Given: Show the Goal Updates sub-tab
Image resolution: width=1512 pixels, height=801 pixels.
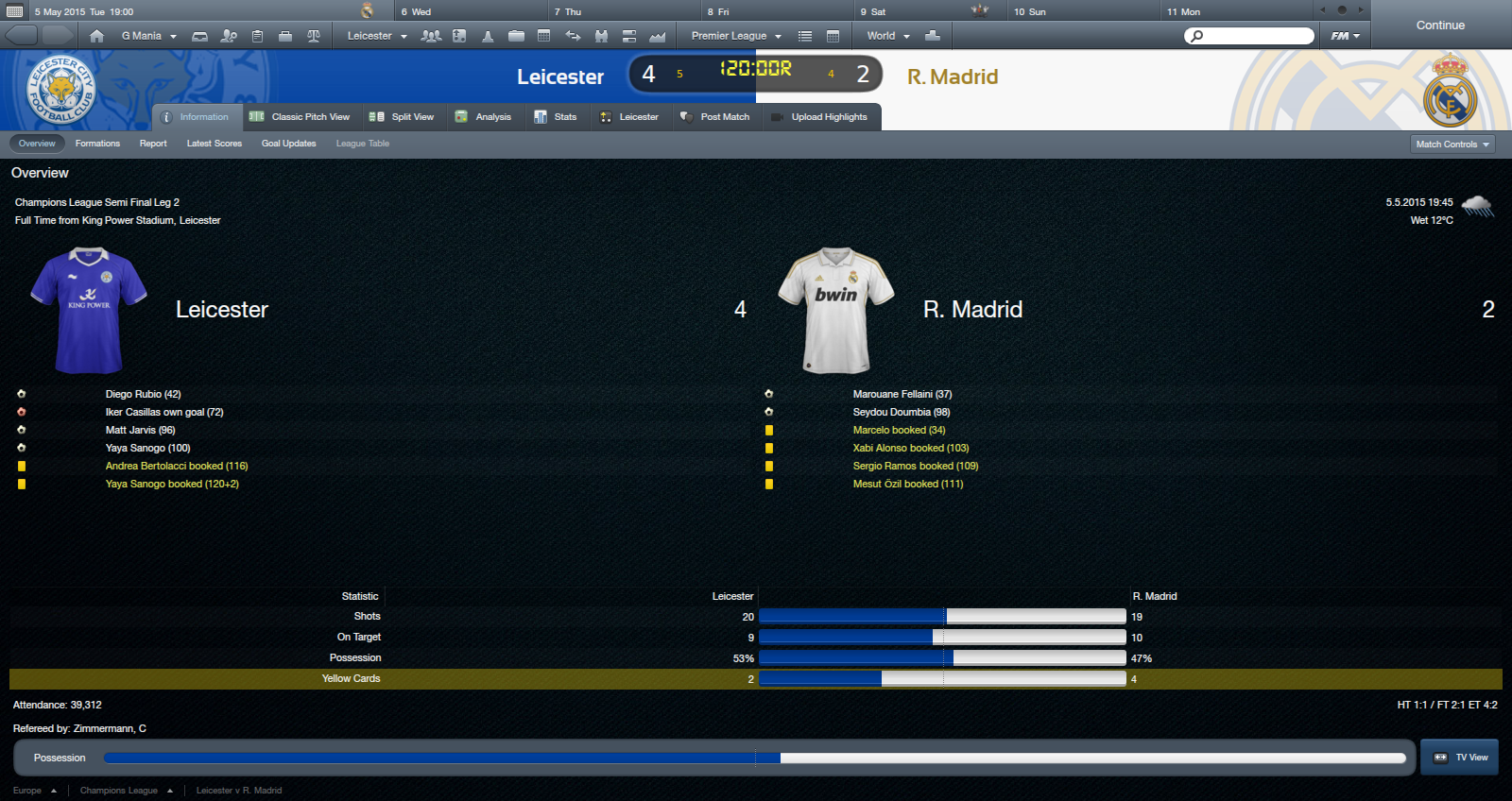Looking at the screenshot, I should [288, 144].
